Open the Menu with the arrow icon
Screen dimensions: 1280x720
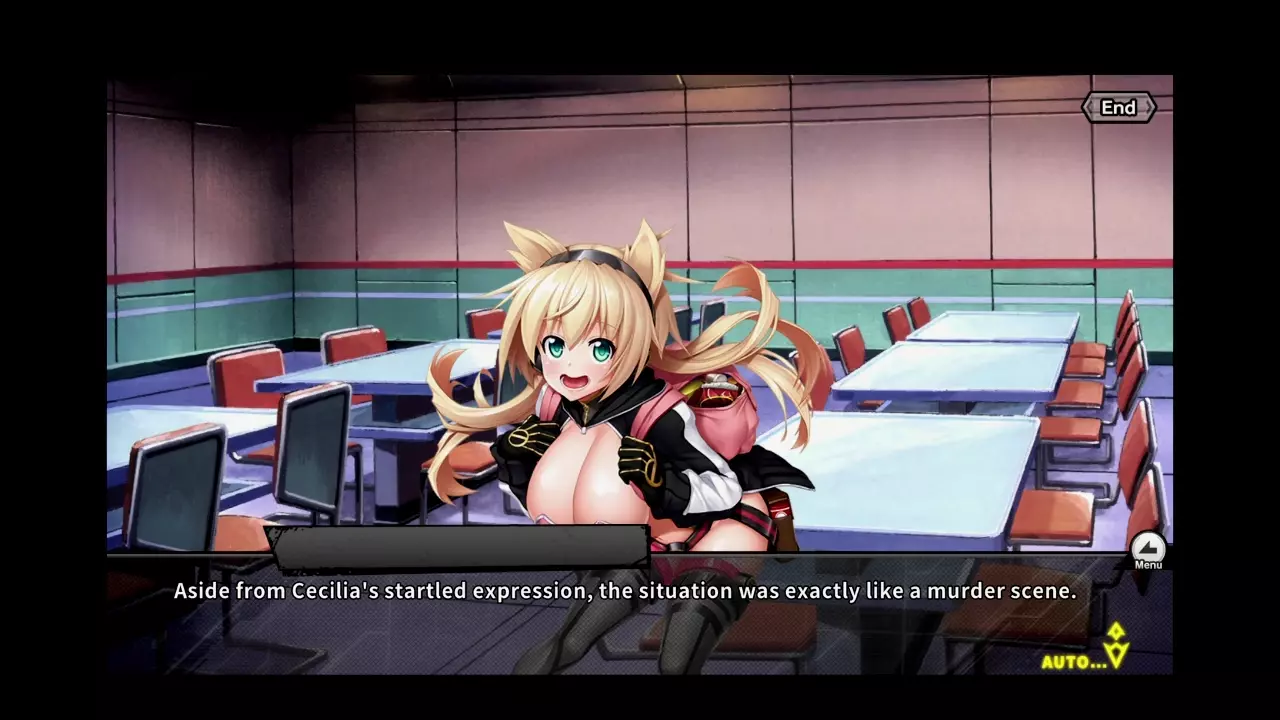pyautogui.click(x=1148, y=549)
